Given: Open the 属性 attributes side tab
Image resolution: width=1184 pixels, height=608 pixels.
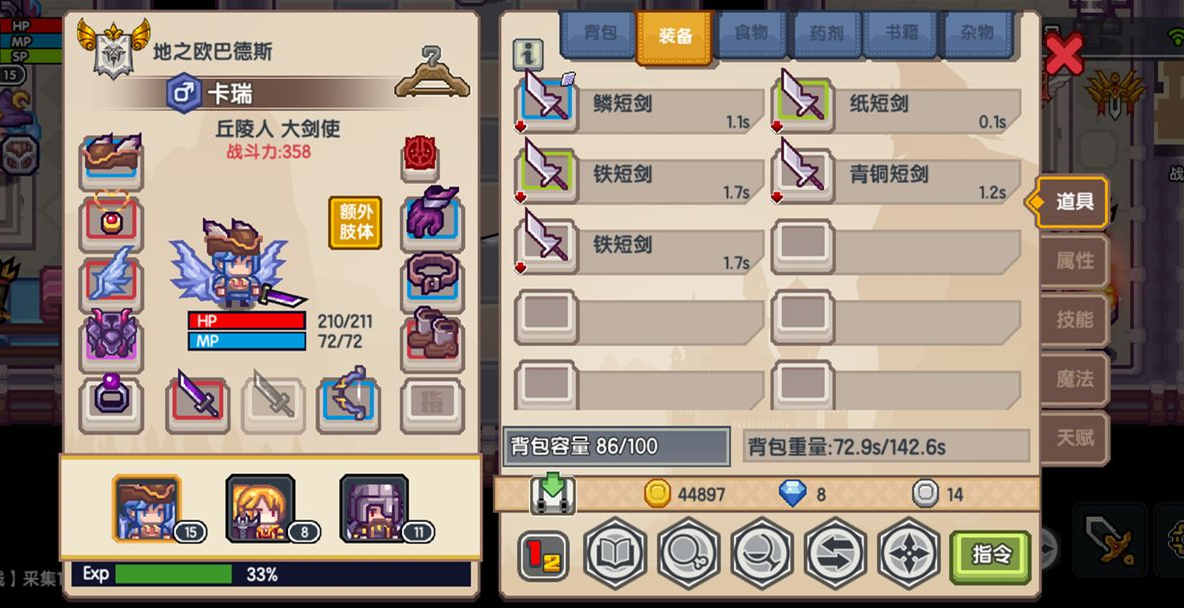Looking at the screenshot, I should tap(1075, 261).
